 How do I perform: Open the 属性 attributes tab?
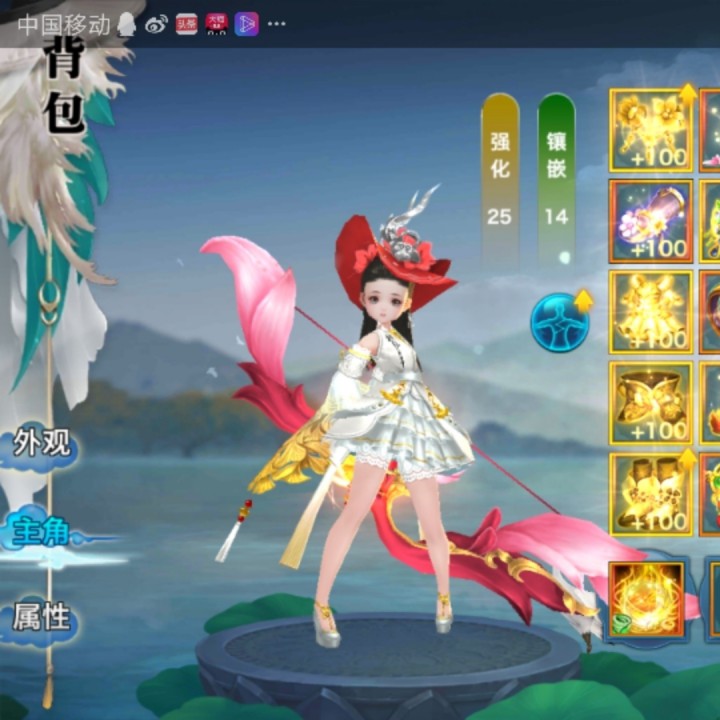pyautogui.click(x=42, y=618)
